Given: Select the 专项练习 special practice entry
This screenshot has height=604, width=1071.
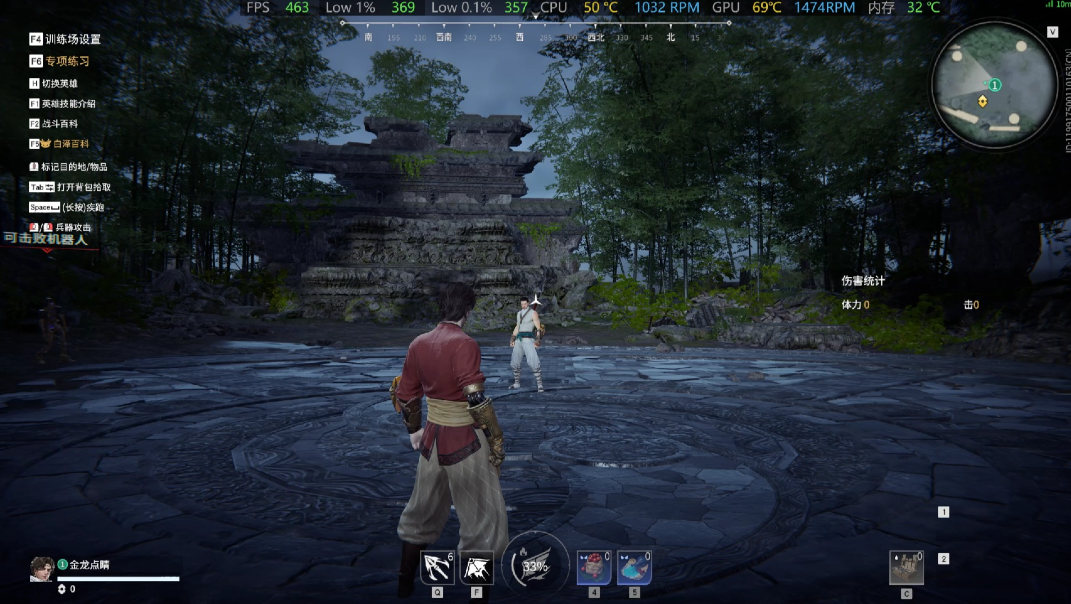Looking at the screenshot, I should click(65, 61).
